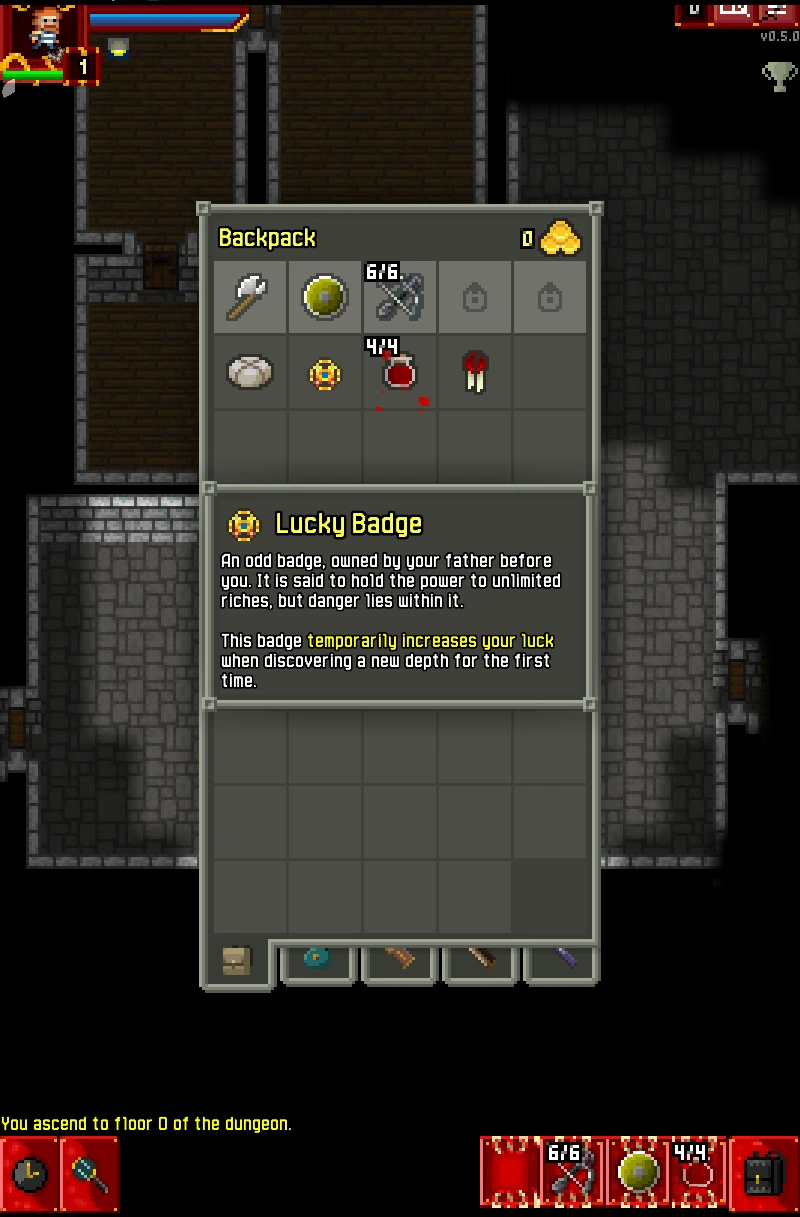
Task: Use the potion quickslot marked 4/4
Action: click(x=697, y=1171)
